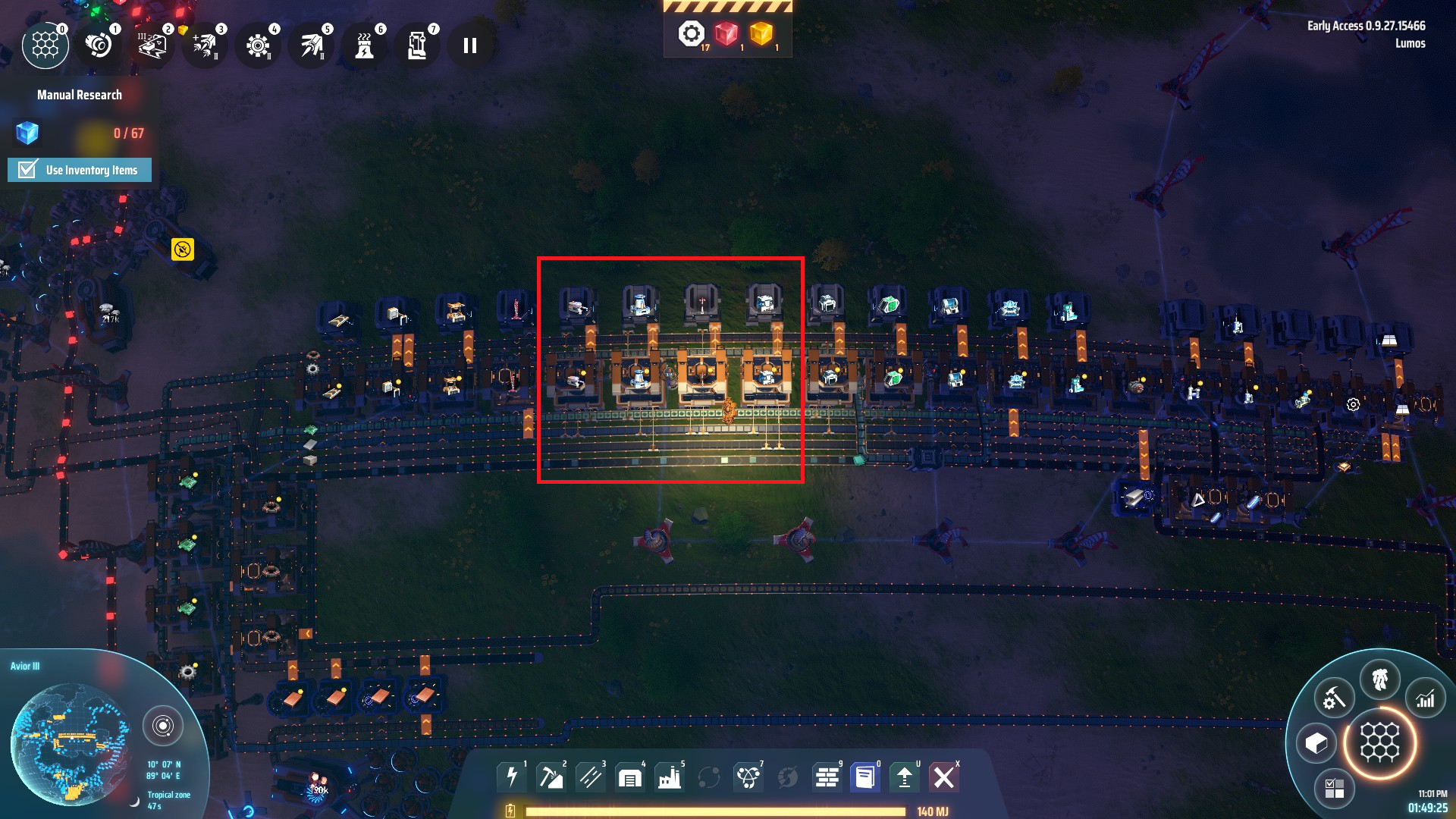Image resolution: width=1456 pixels, height=819 pixels.
Task: Show the production statistics chart
Action: [1426, 698]
